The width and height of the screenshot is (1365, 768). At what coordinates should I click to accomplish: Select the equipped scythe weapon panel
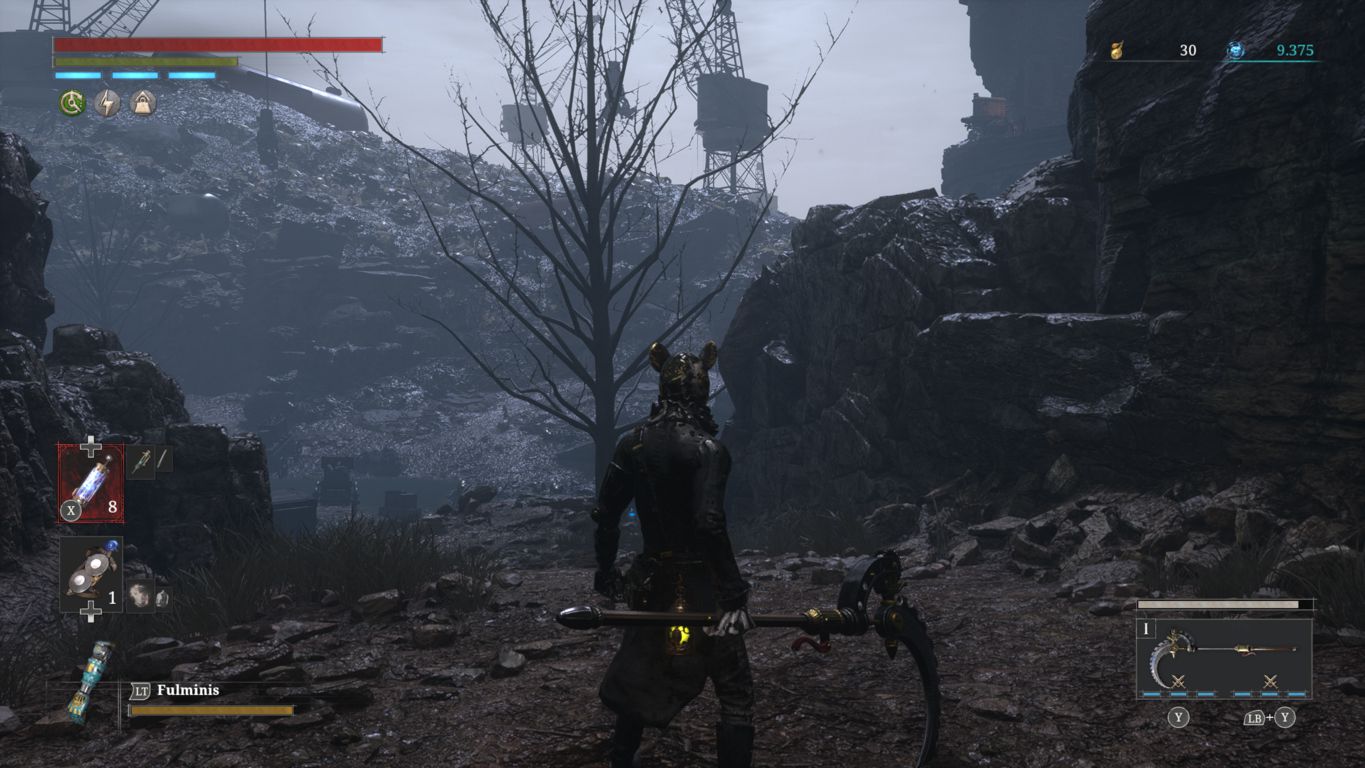(1224, 657)
